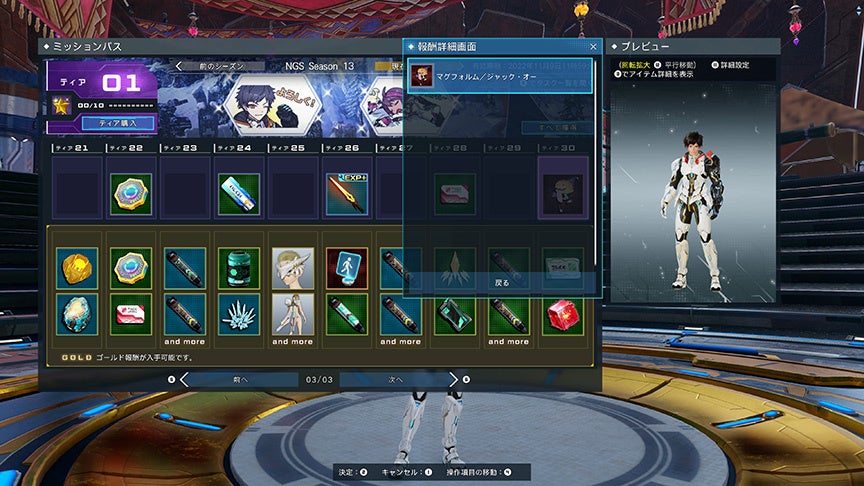864x486 pixels.
Task: Select the red gem cube reward
Action: pos(563,314)
